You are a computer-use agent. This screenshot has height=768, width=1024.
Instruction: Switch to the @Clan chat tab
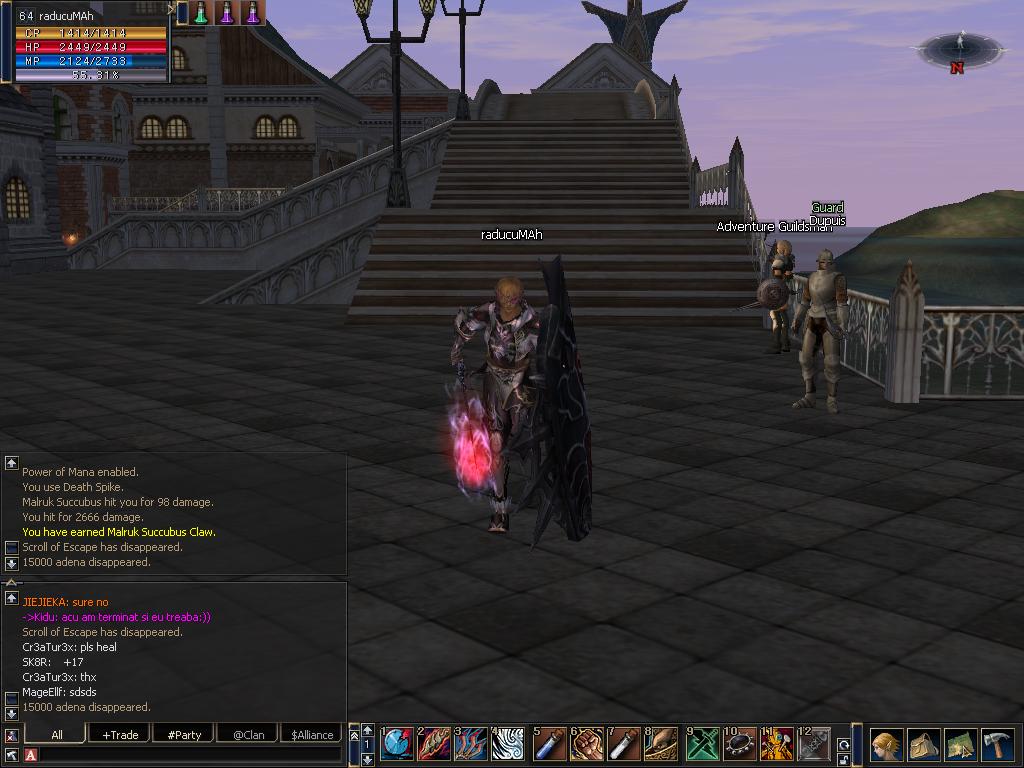(248, 734)
